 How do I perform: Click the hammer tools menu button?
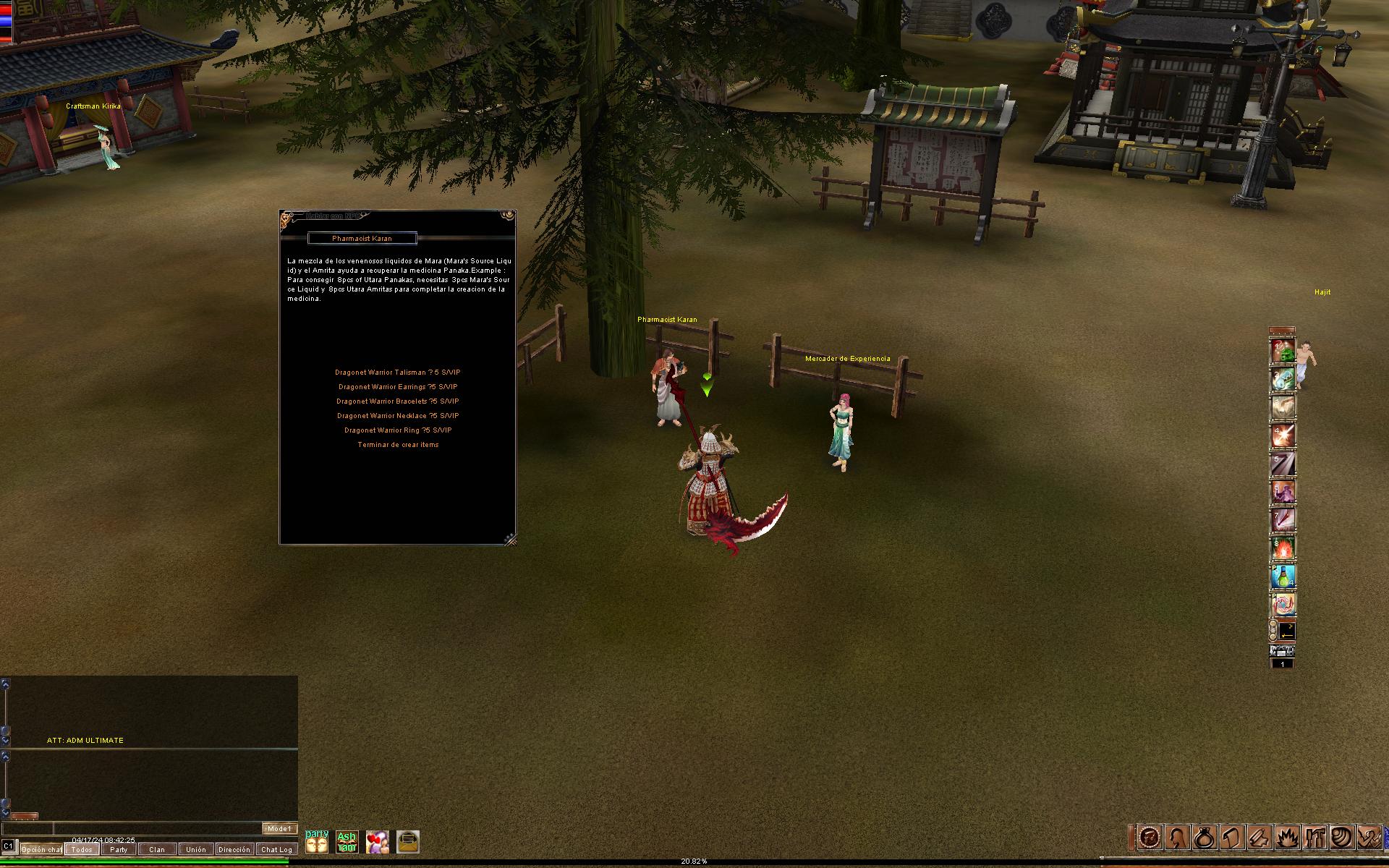[x=1314, y=837]
